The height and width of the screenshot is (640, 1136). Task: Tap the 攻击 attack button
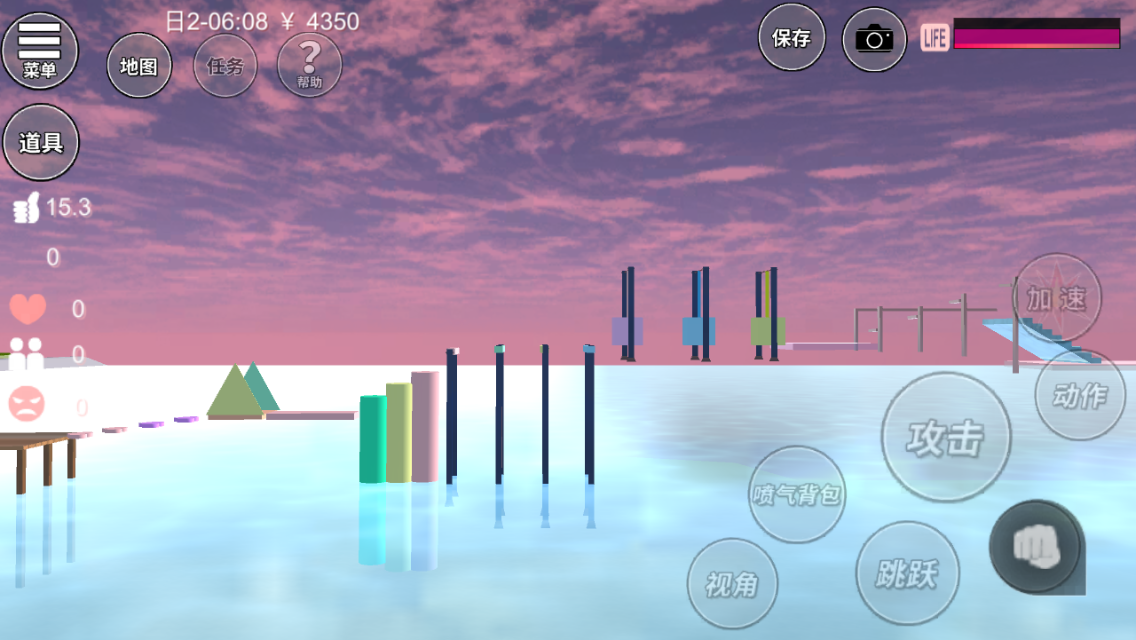pos(946,437)
